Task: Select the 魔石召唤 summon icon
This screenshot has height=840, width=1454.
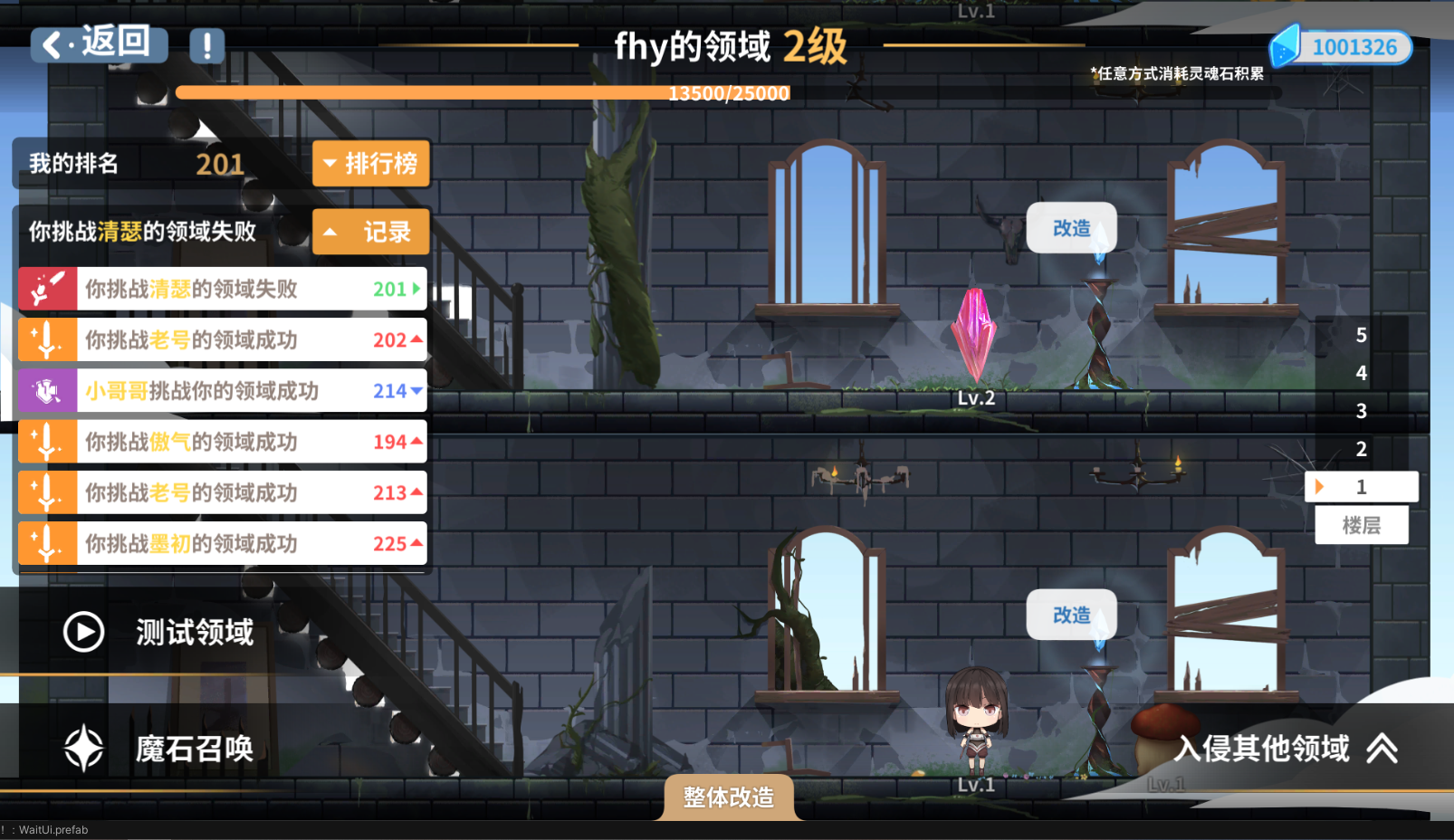Action: point(83,748)
